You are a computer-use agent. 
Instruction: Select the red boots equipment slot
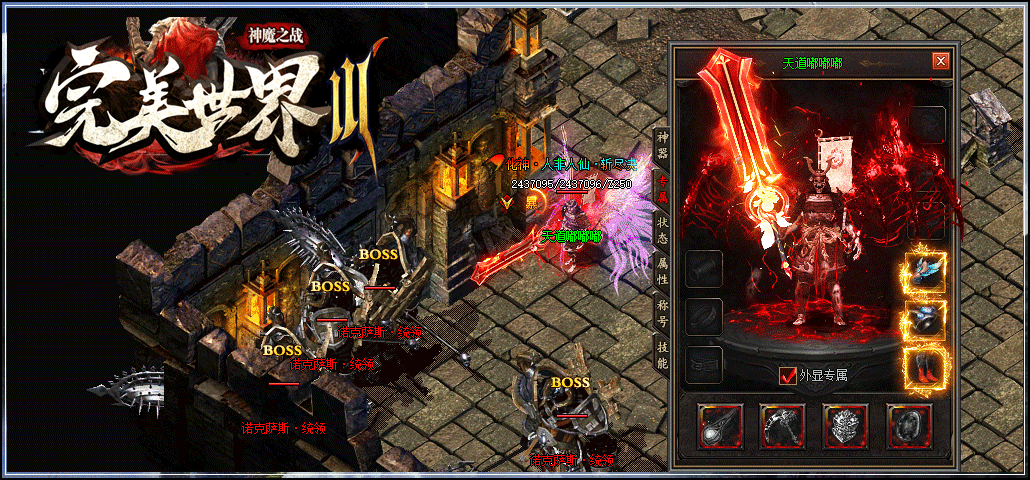point(926,368)
